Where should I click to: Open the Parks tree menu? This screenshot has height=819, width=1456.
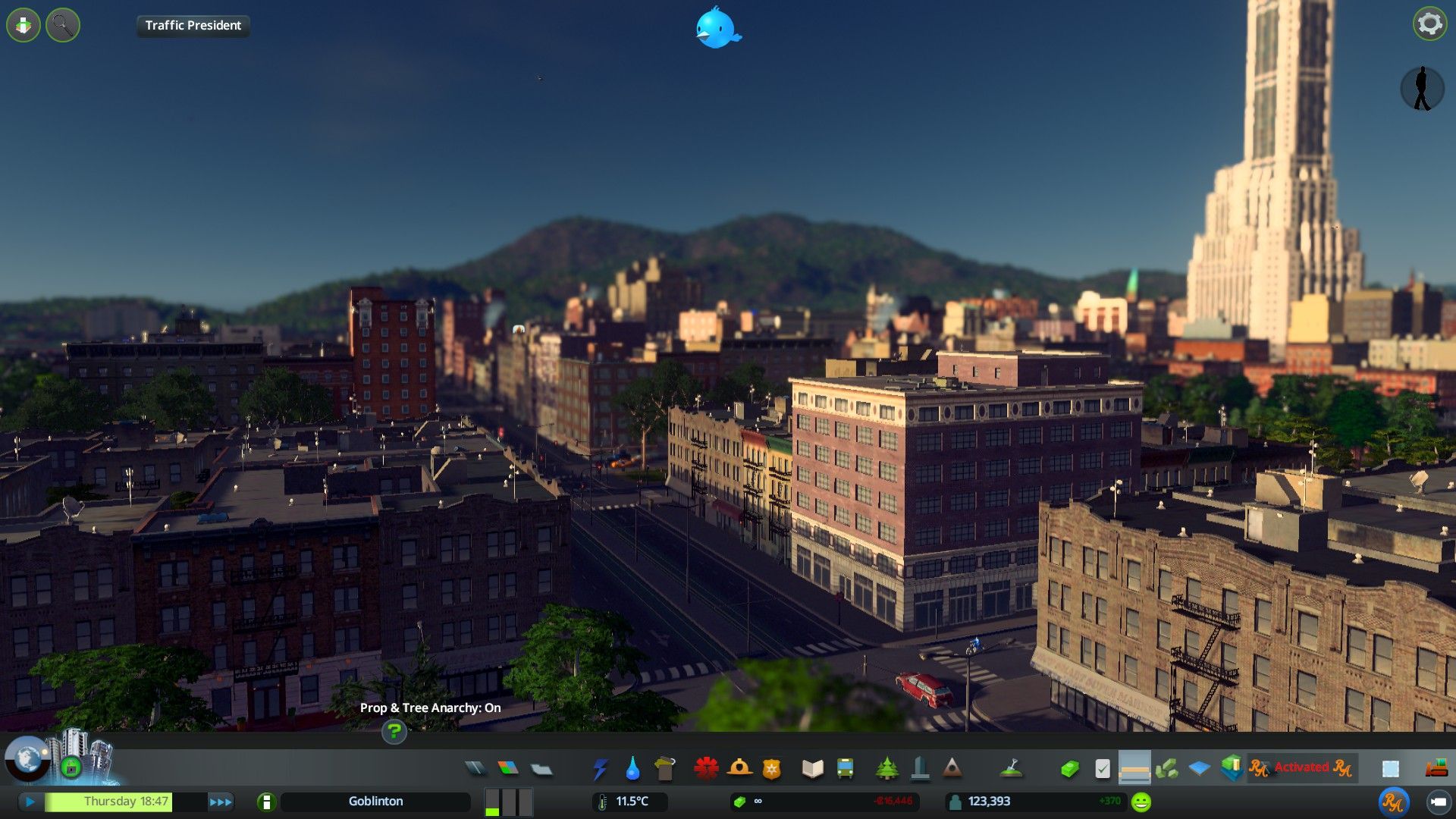[886, 769]
